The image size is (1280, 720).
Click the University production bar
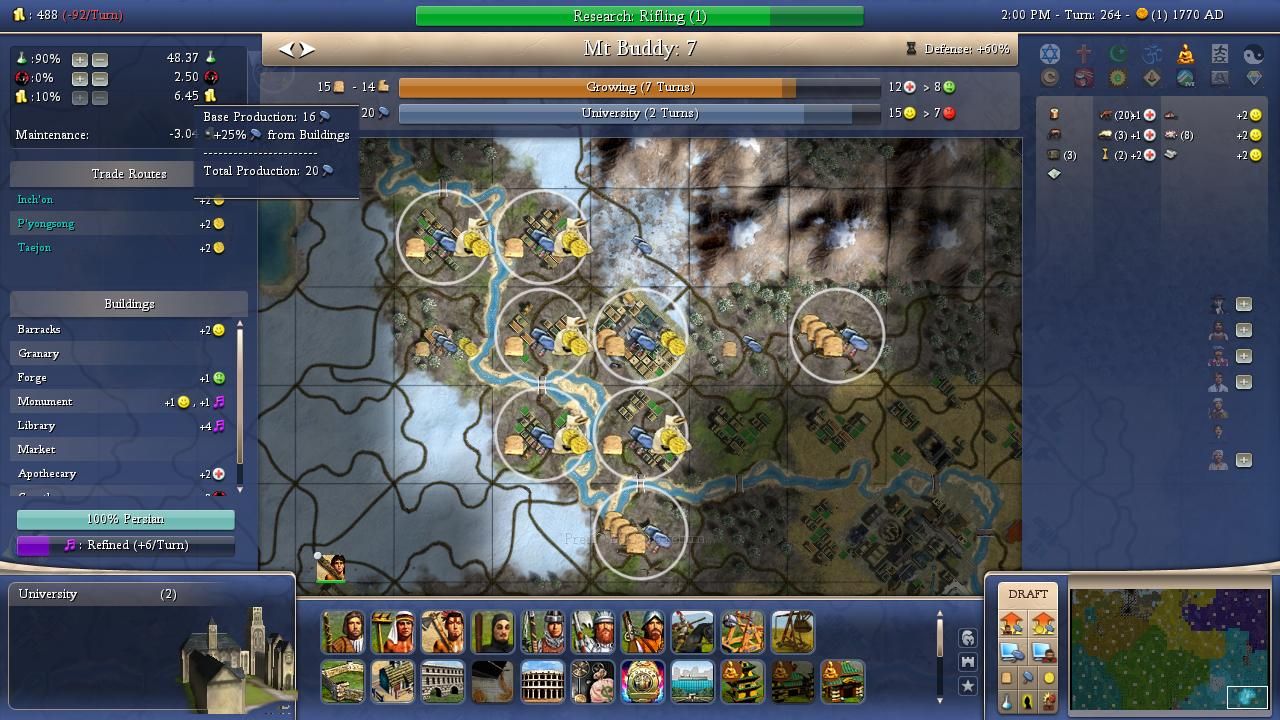[639, 113]
